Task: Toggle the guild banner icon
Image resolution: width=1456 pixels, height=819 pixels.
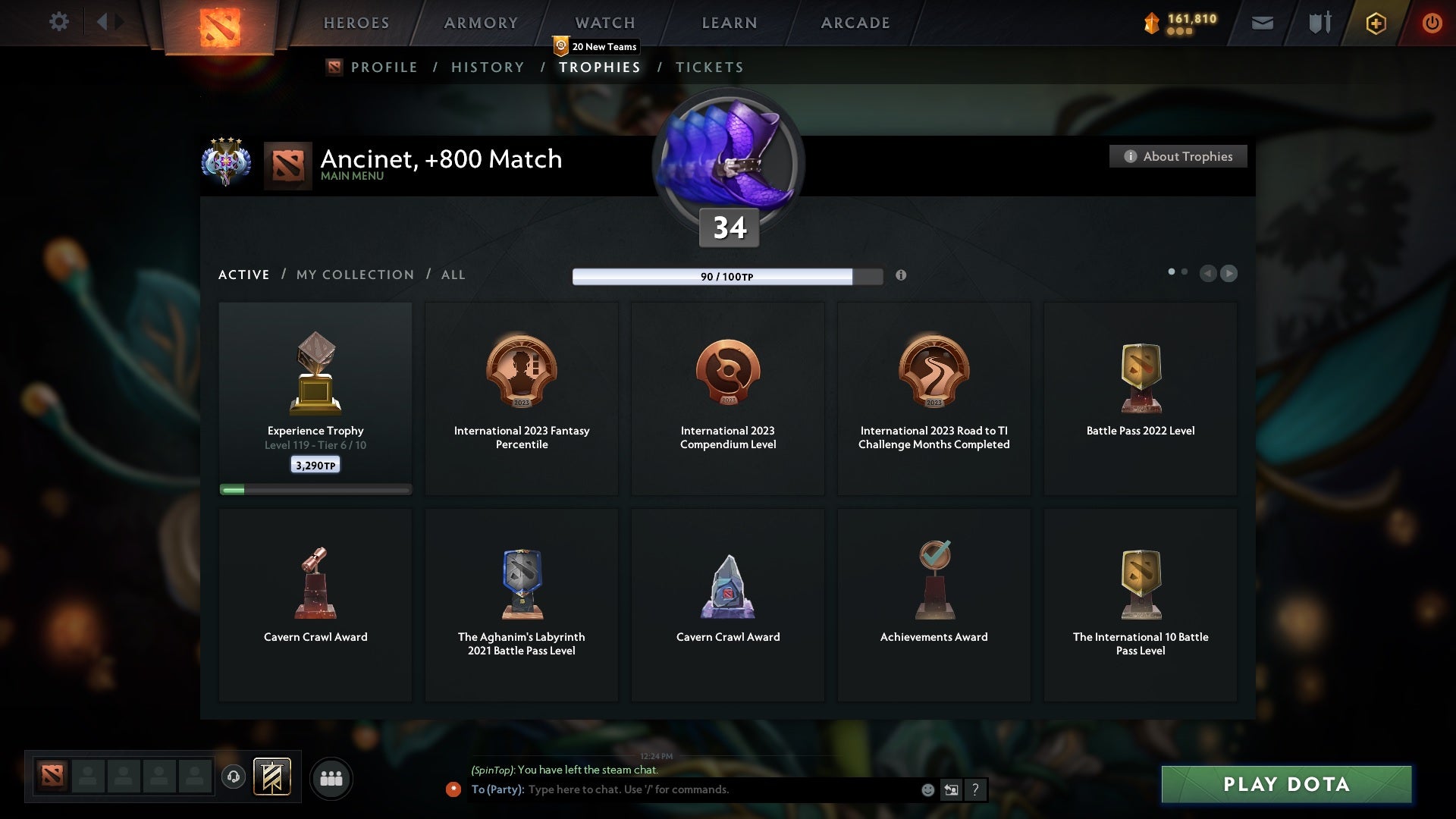Action: pyautogui.click(x=273, y=778)
